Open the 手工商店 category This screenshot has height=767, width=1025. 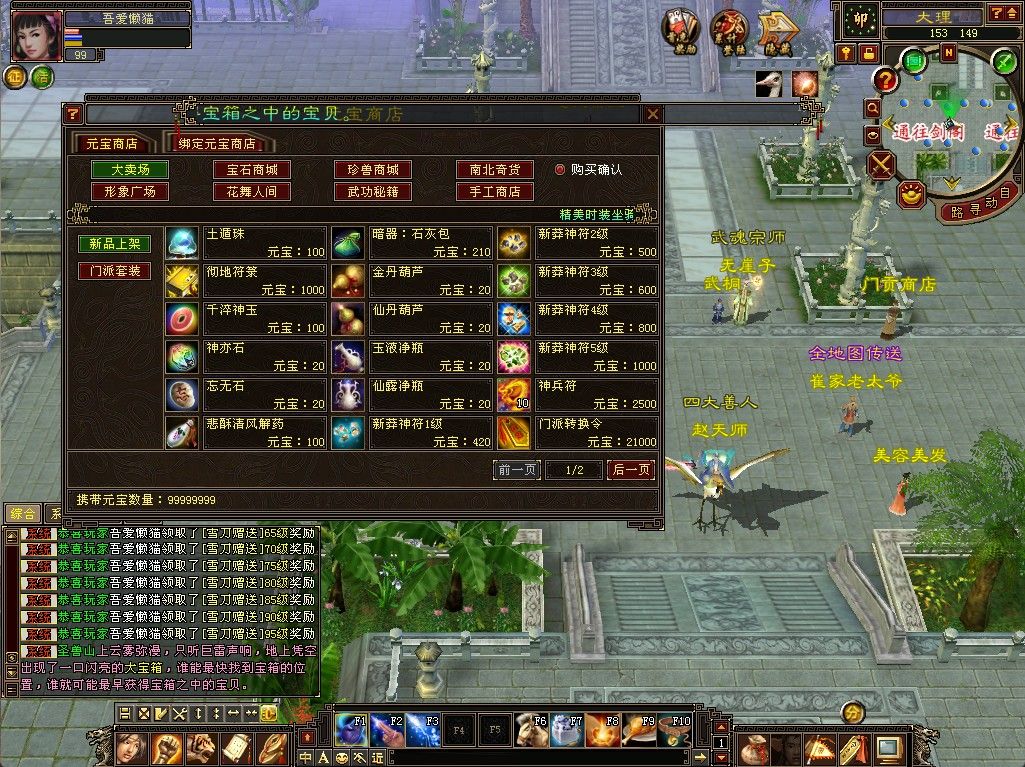click(x=494, y=191)
